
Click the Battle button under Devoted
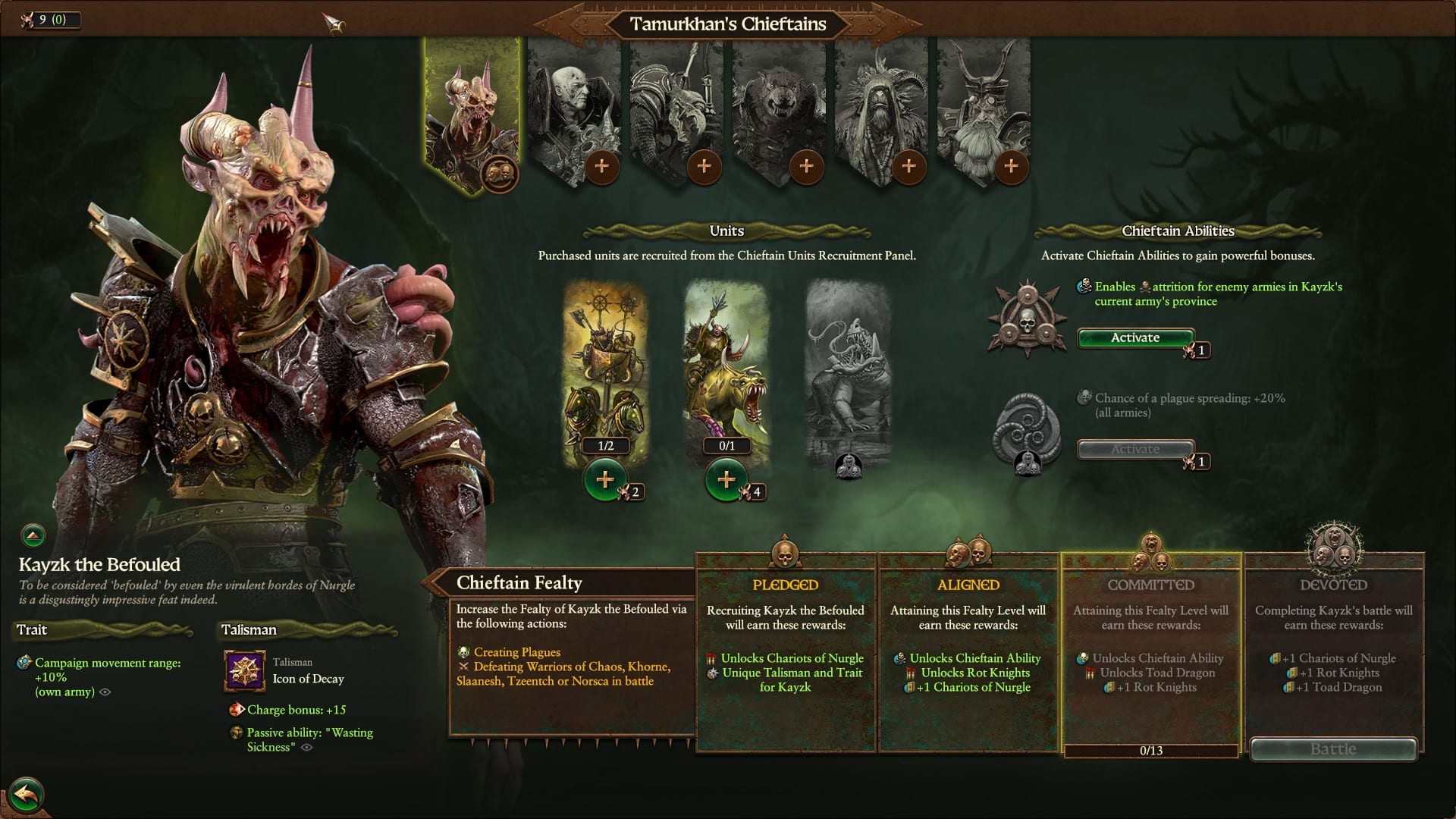pos(1333,749)
